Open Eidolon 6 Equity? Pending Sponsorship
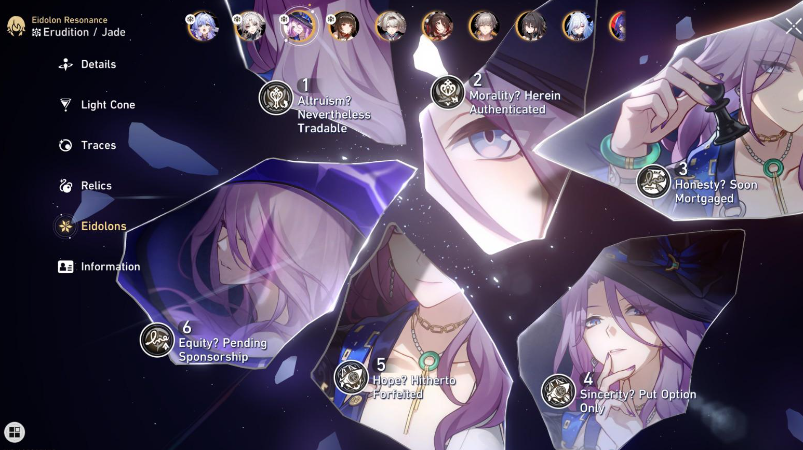The height and width of the screenshot is (450, 803). [158, 340]
